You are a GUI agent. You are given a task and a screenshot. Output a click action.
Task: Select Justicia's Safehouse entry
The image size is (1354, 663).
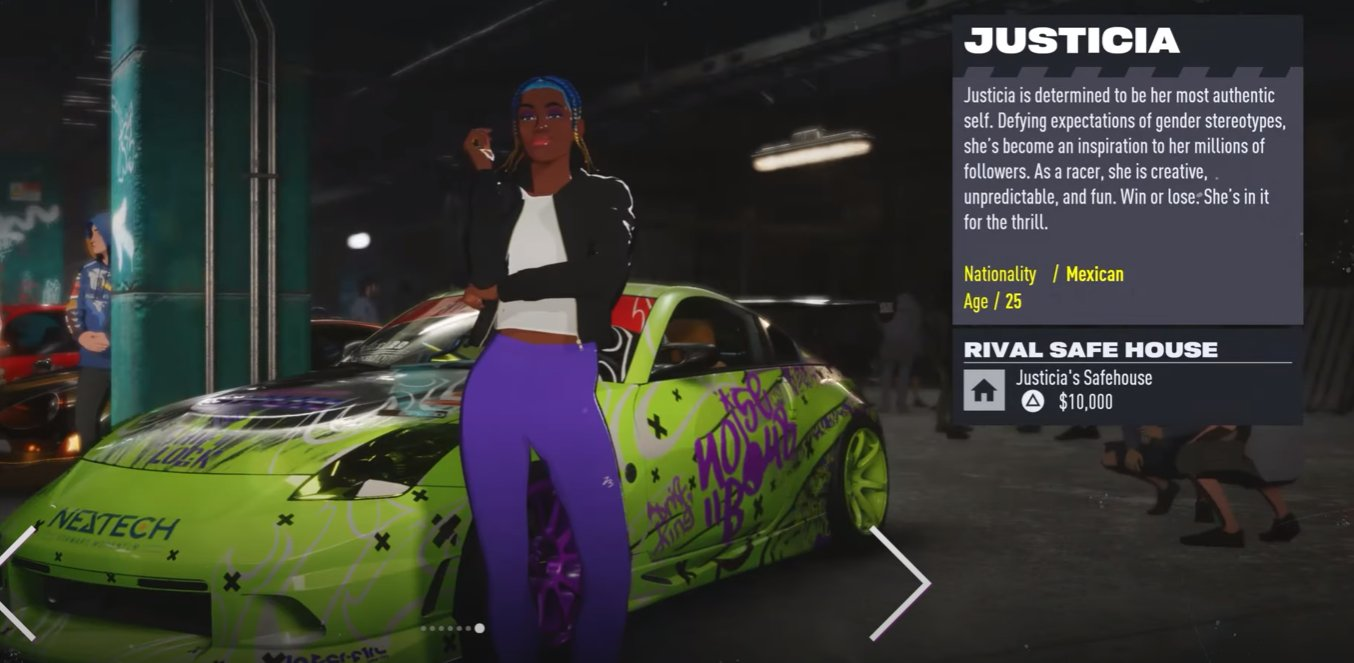(x=1084, y=378)
